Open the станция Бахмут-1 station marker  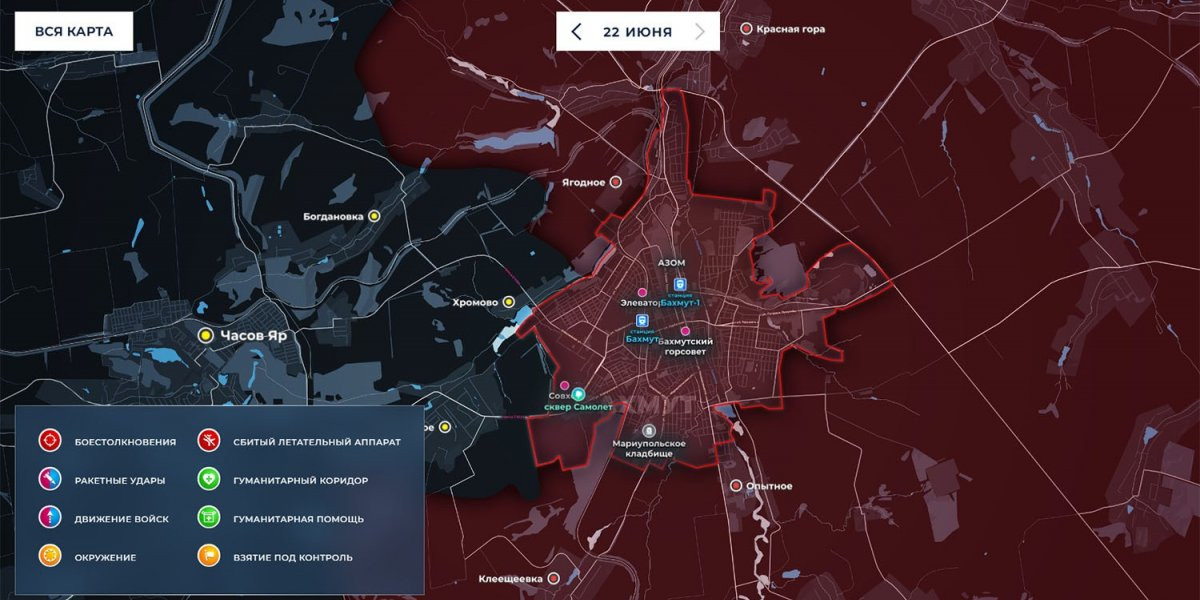[x=680, y=284]
